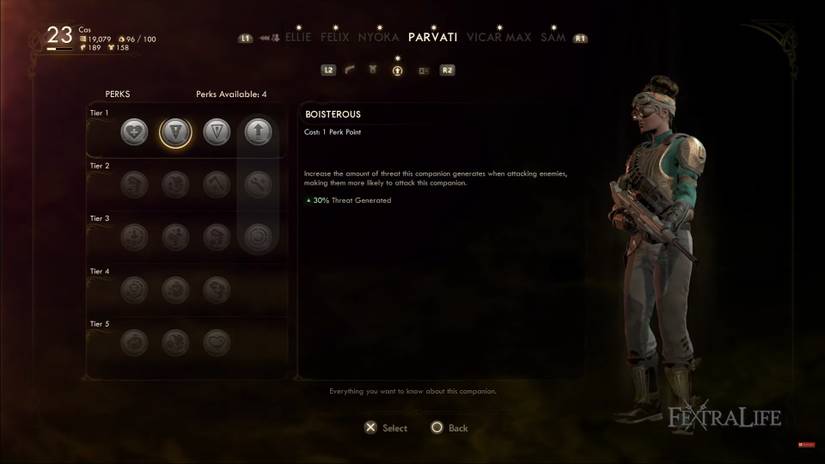
Task: Switch to Ellie's companion tab
Action: [298, 38]
